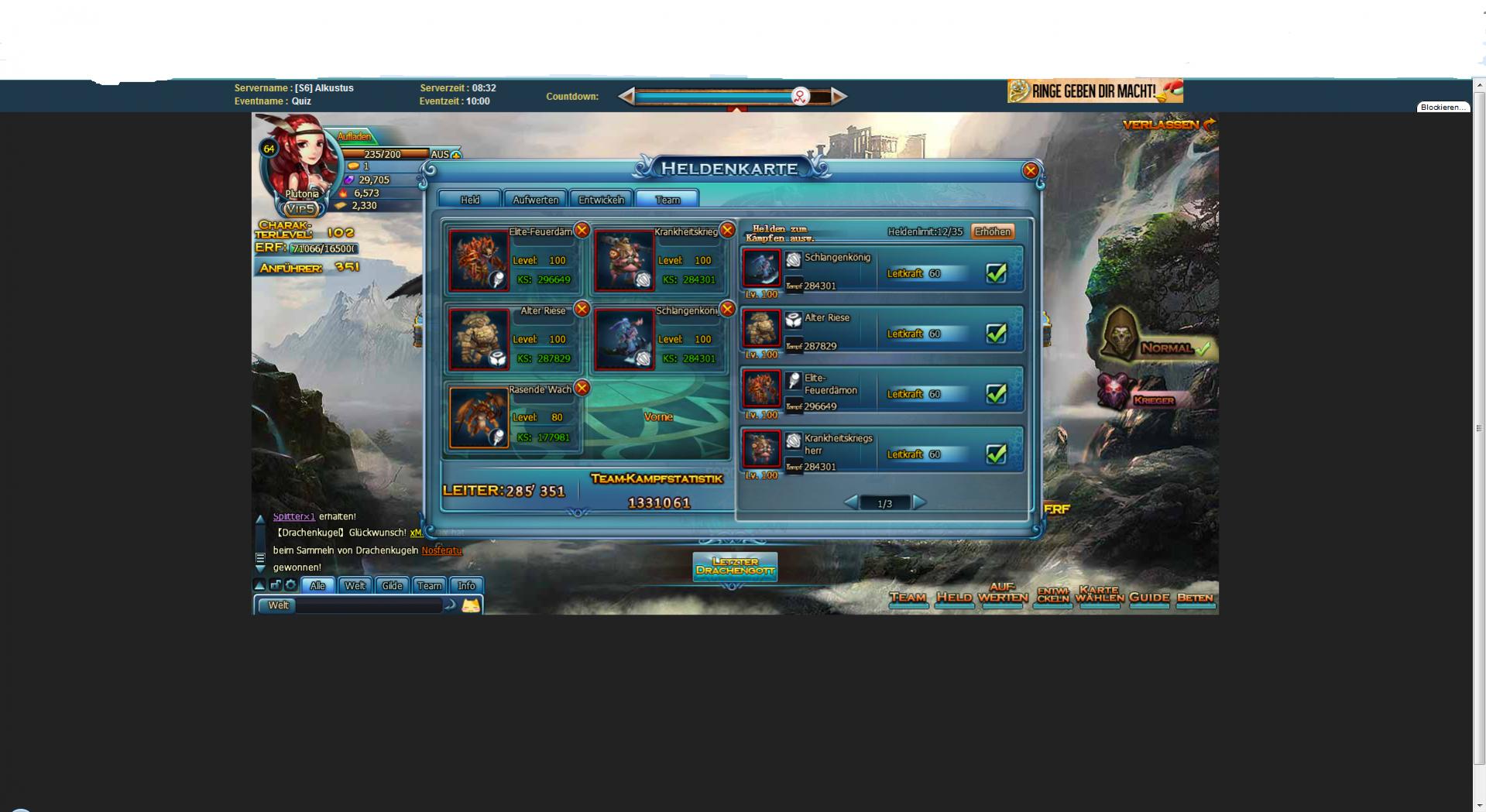
Task: Open the Guide menu
Action: click(x=1148, y=598)
